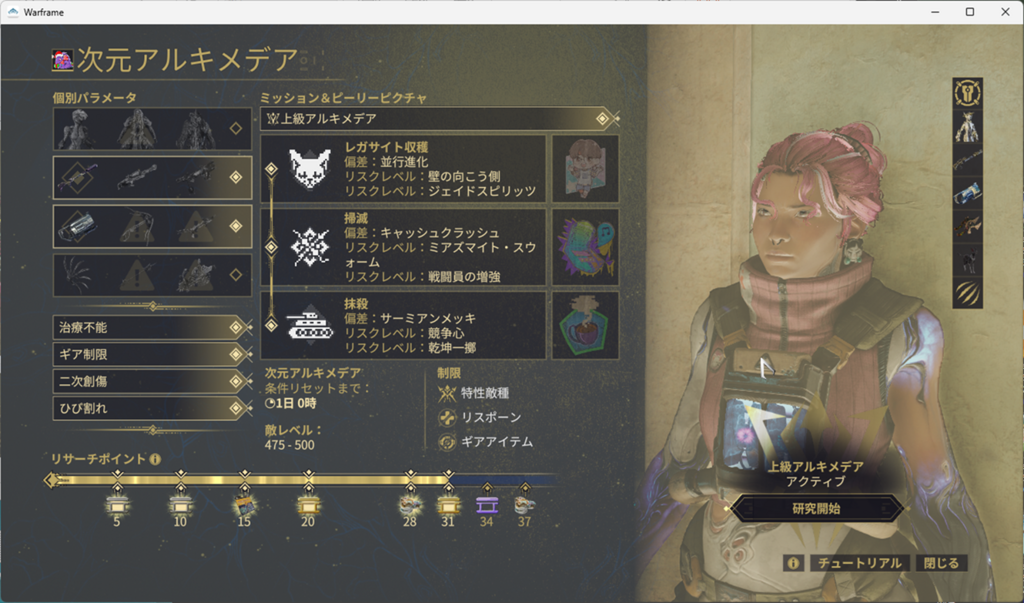Select the 抹殺 mission row
The image size is (1024, 603).
tap(404, 324)
